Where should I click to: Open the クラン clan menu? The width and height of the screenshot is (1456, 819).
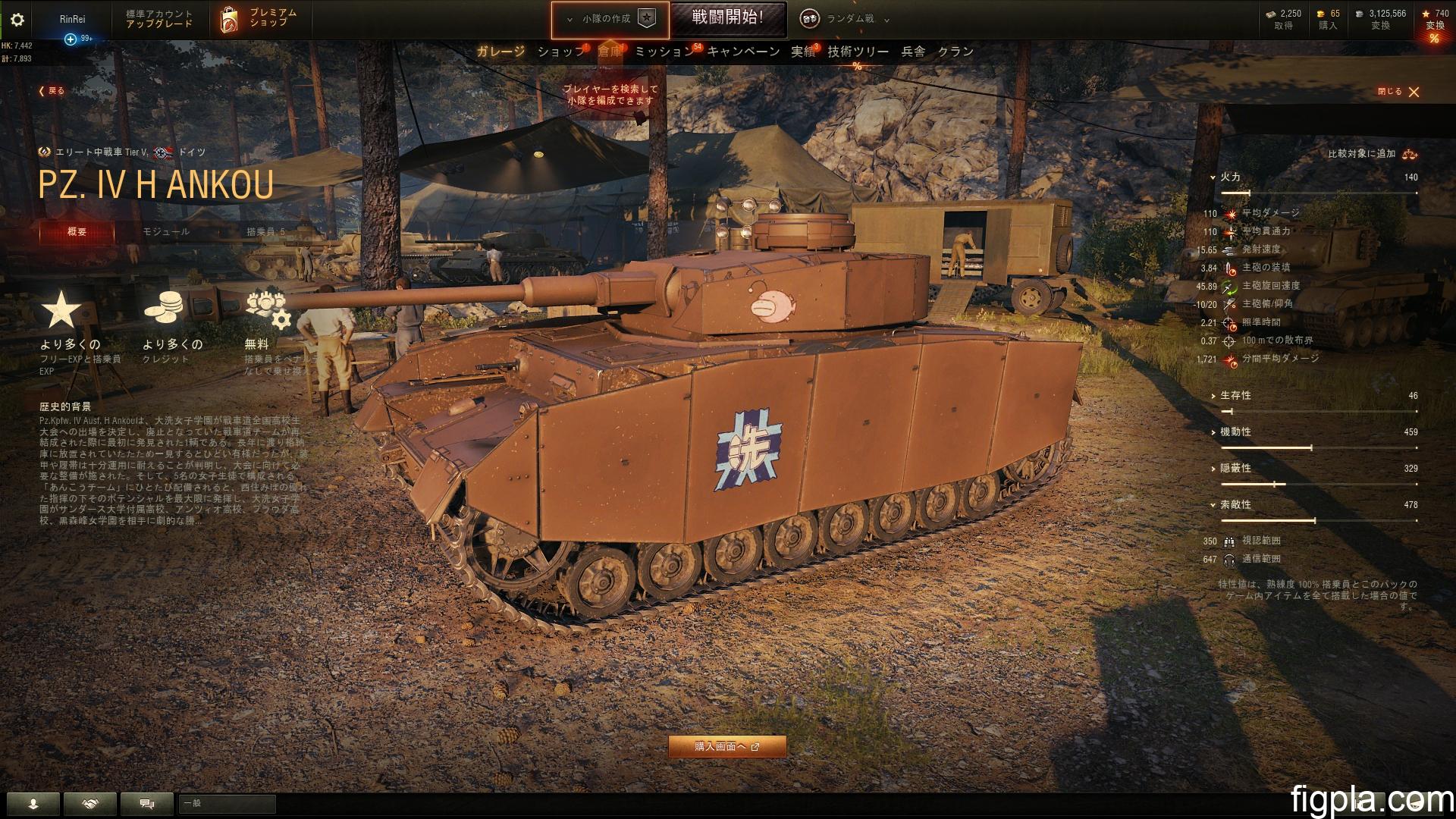(955, 52)
